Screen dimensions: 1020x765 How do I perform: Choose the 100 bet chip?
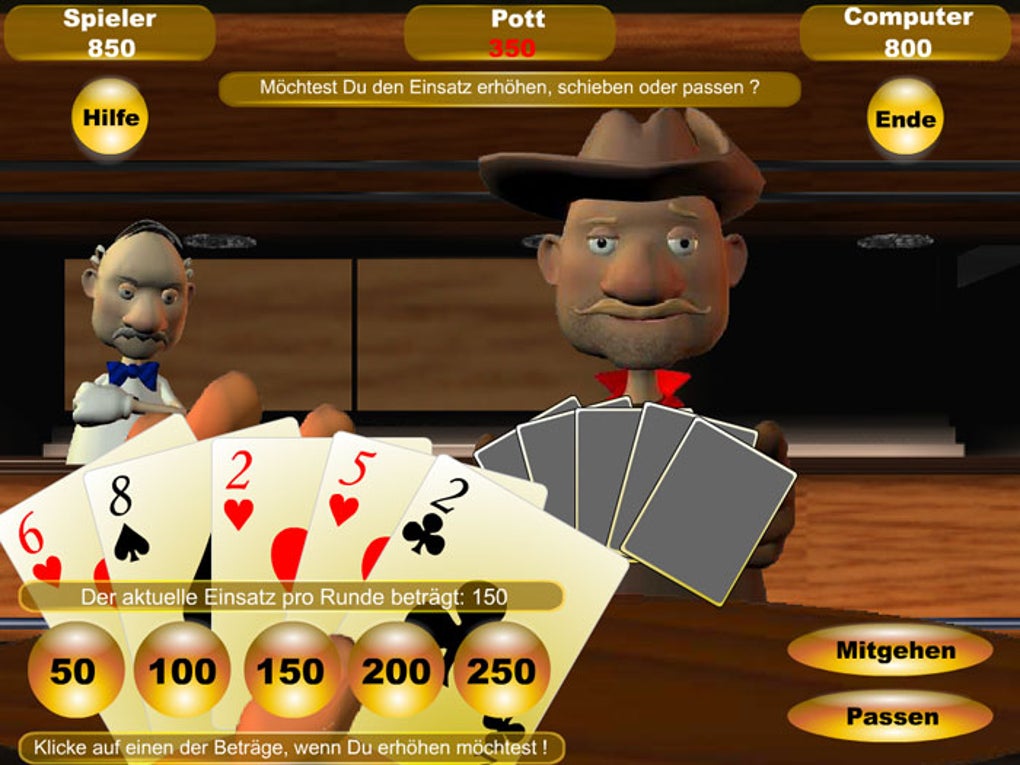(182, 670)
